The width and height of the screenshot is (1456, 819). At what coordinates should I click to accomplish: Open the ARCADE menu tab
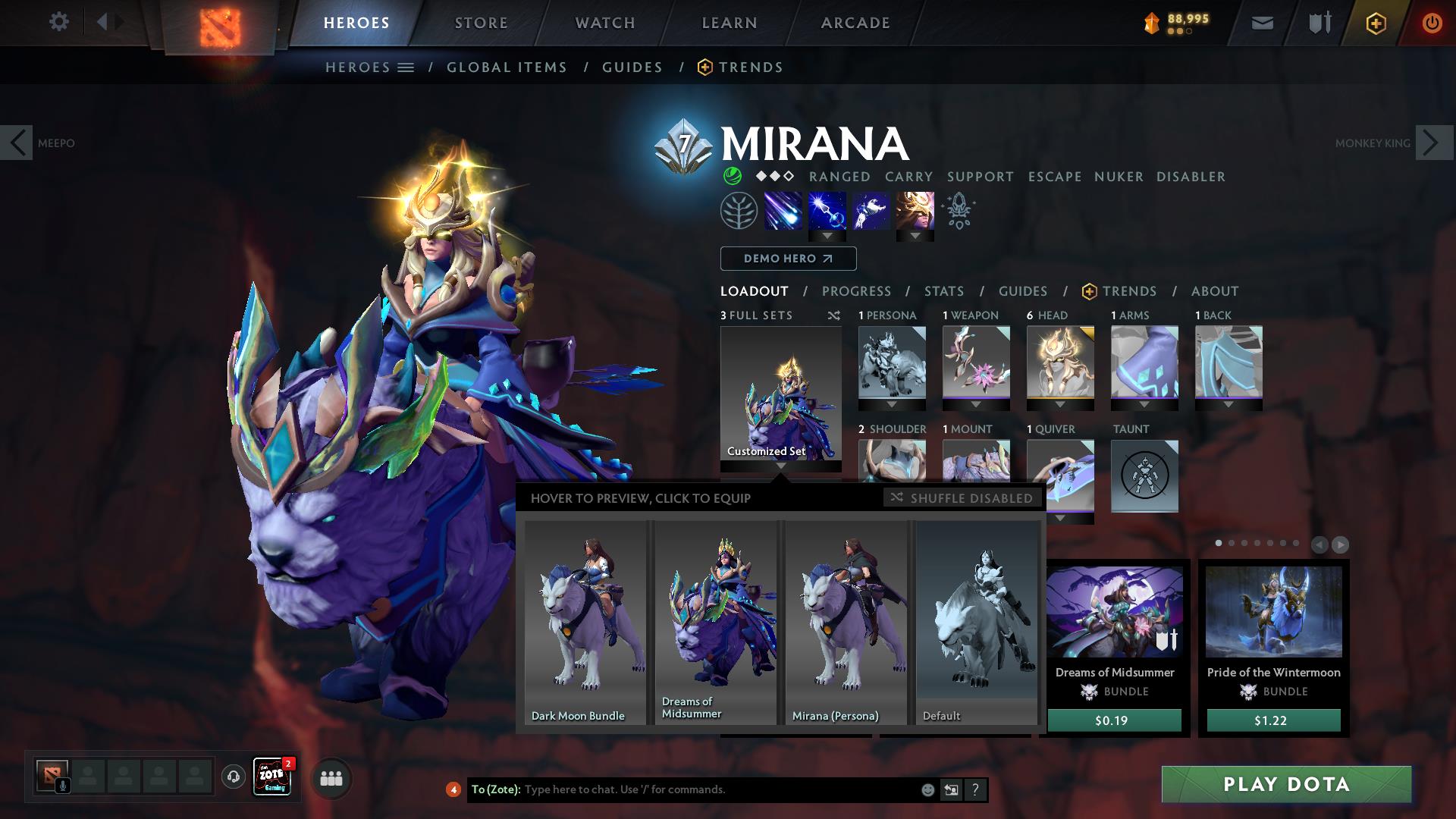point(855,22)
